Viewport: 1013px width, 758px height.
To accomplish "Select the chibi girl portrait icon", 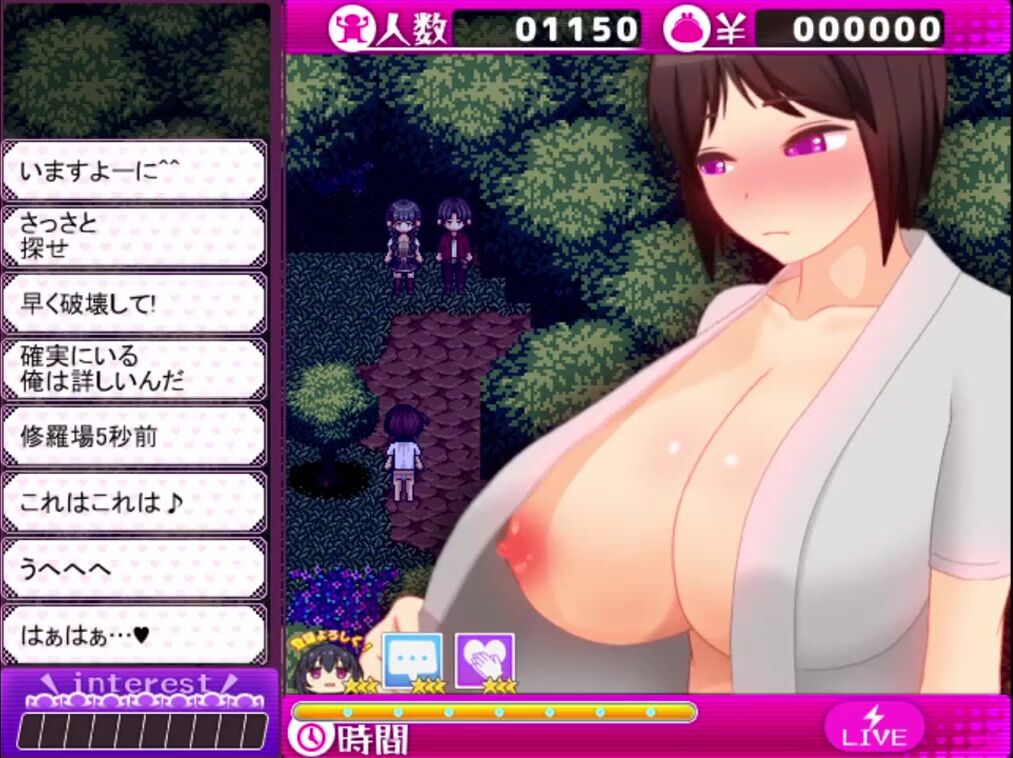I will pos(330,663).
